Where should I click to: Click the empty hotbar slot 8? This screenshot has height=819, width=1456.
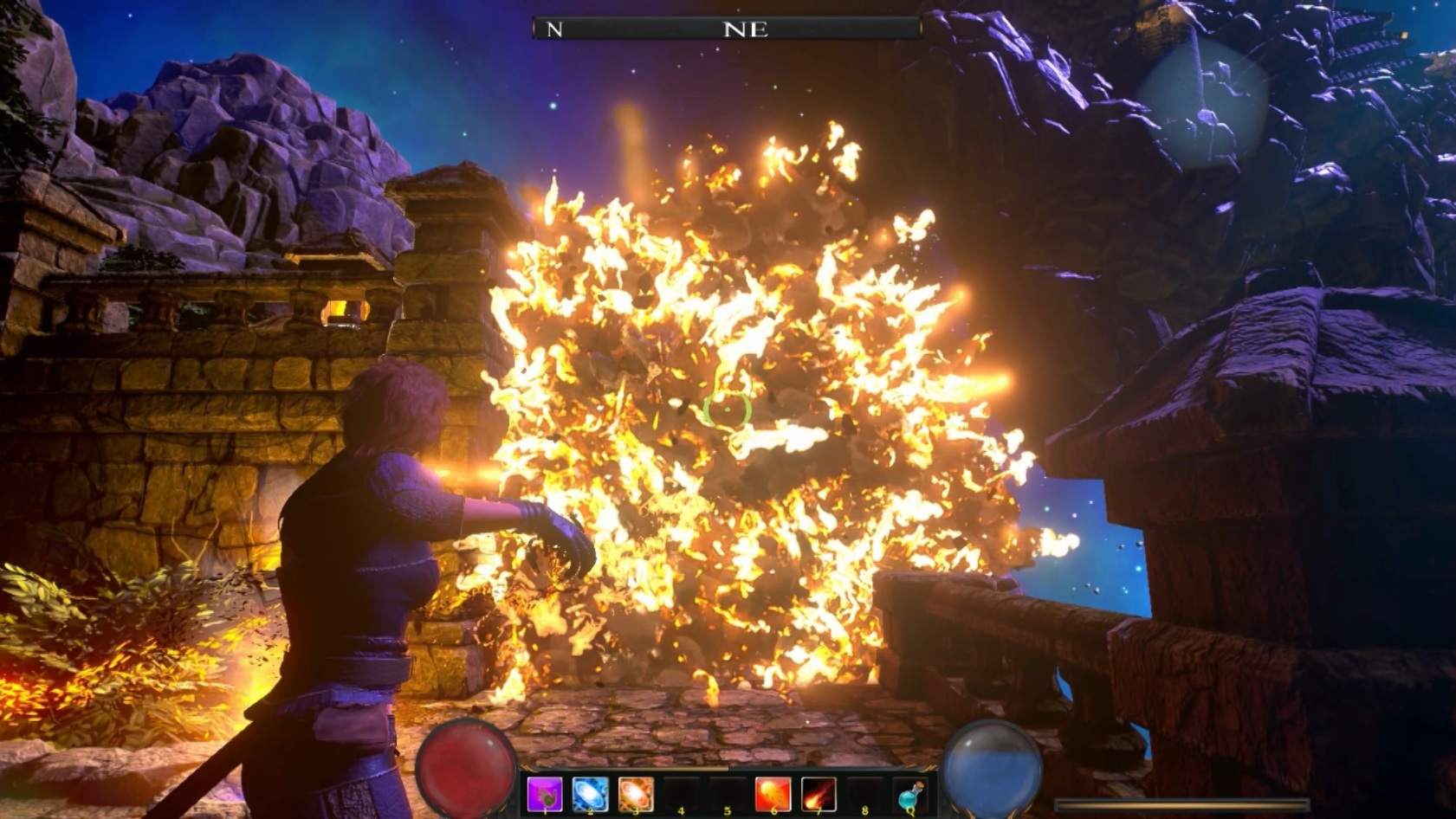(863, 792)
